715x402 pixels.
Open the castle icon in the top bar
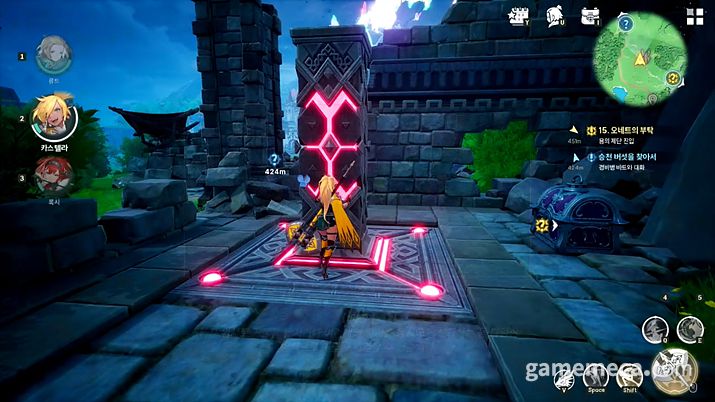point(518,17)
